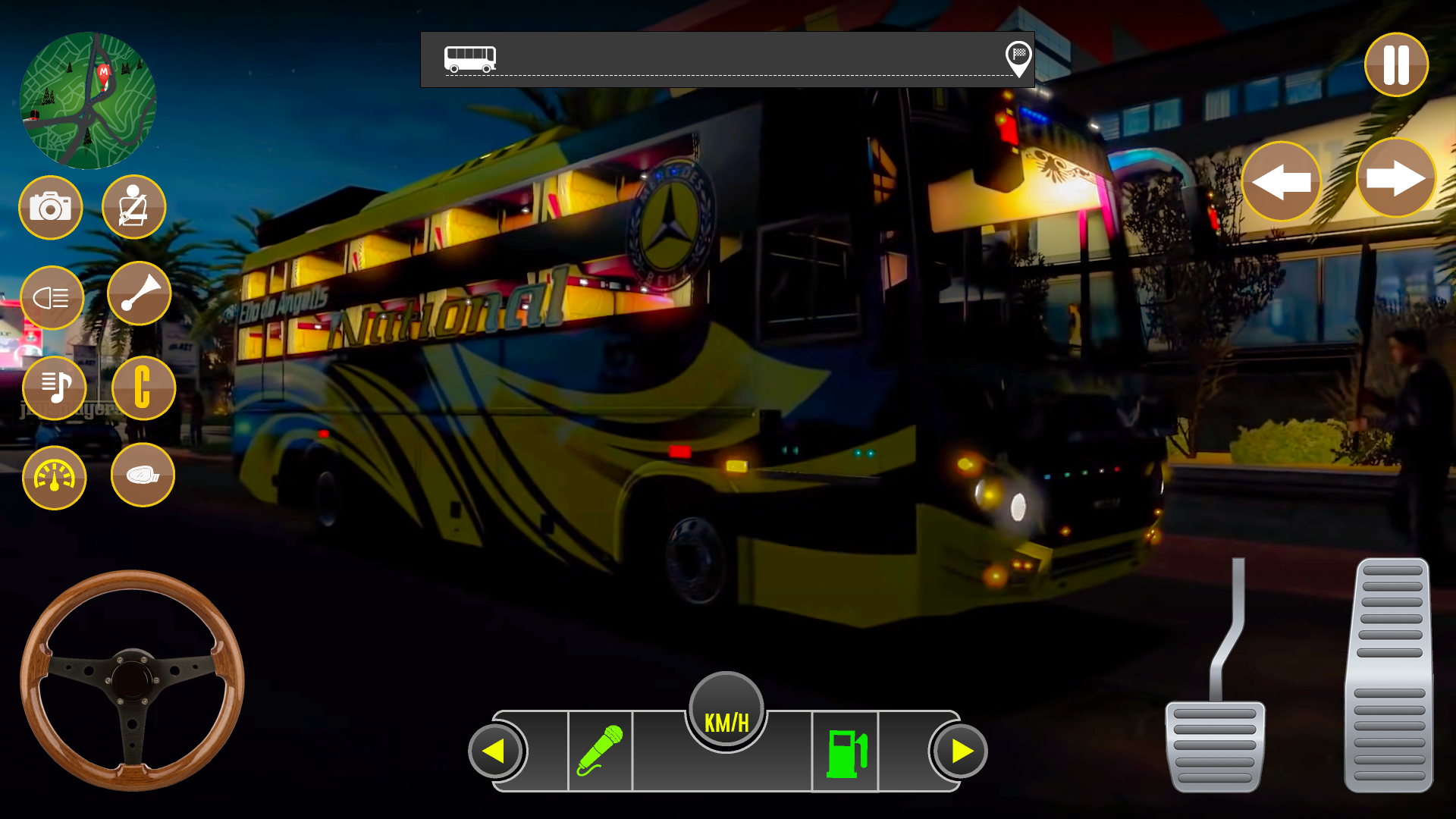Toggle the headlights on
Image resolution: width=1456 pixels, height=819 pixels.
tap(52, 297)
